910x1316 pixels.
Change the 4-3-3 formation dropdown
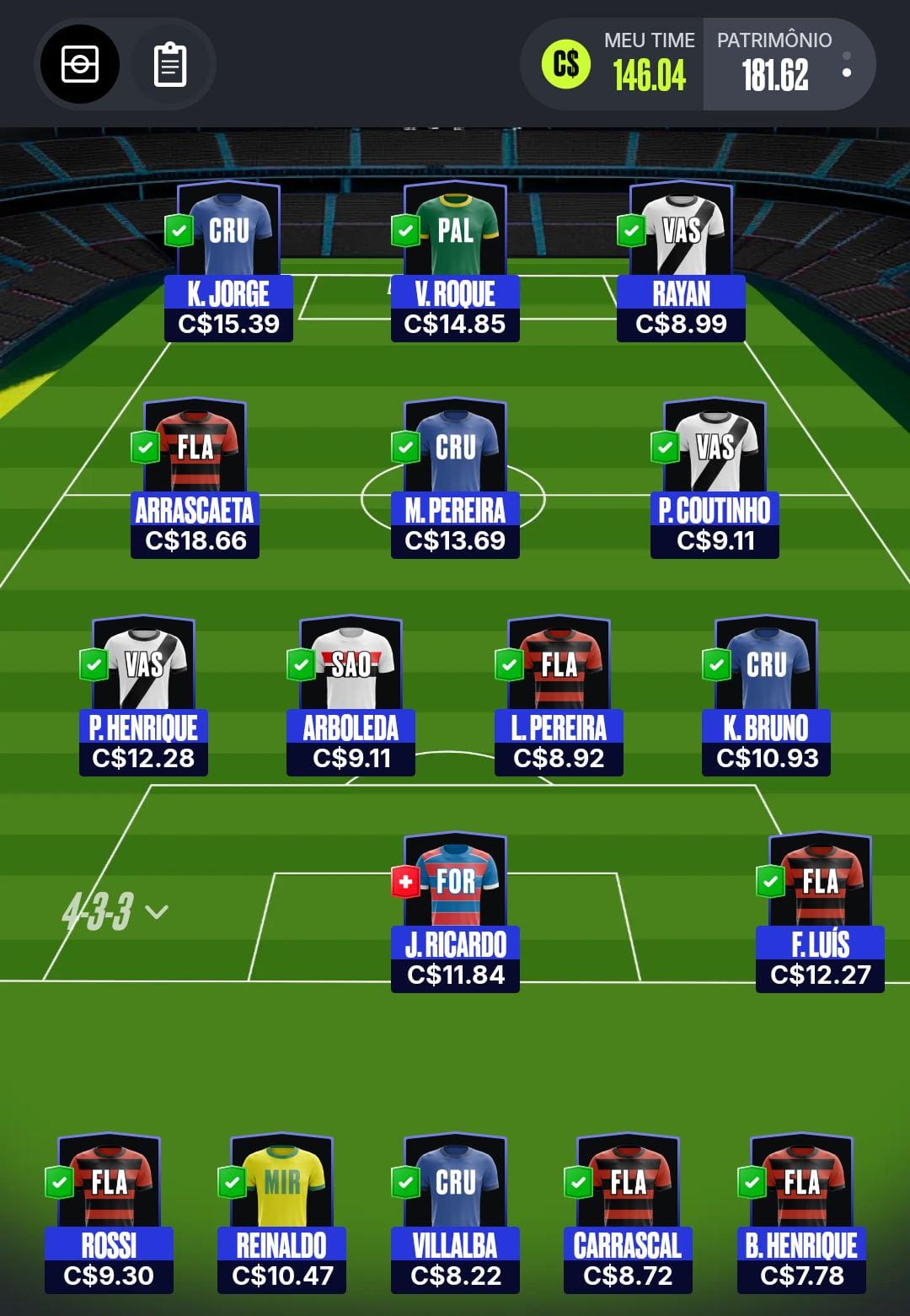click(x=115, y=911)
